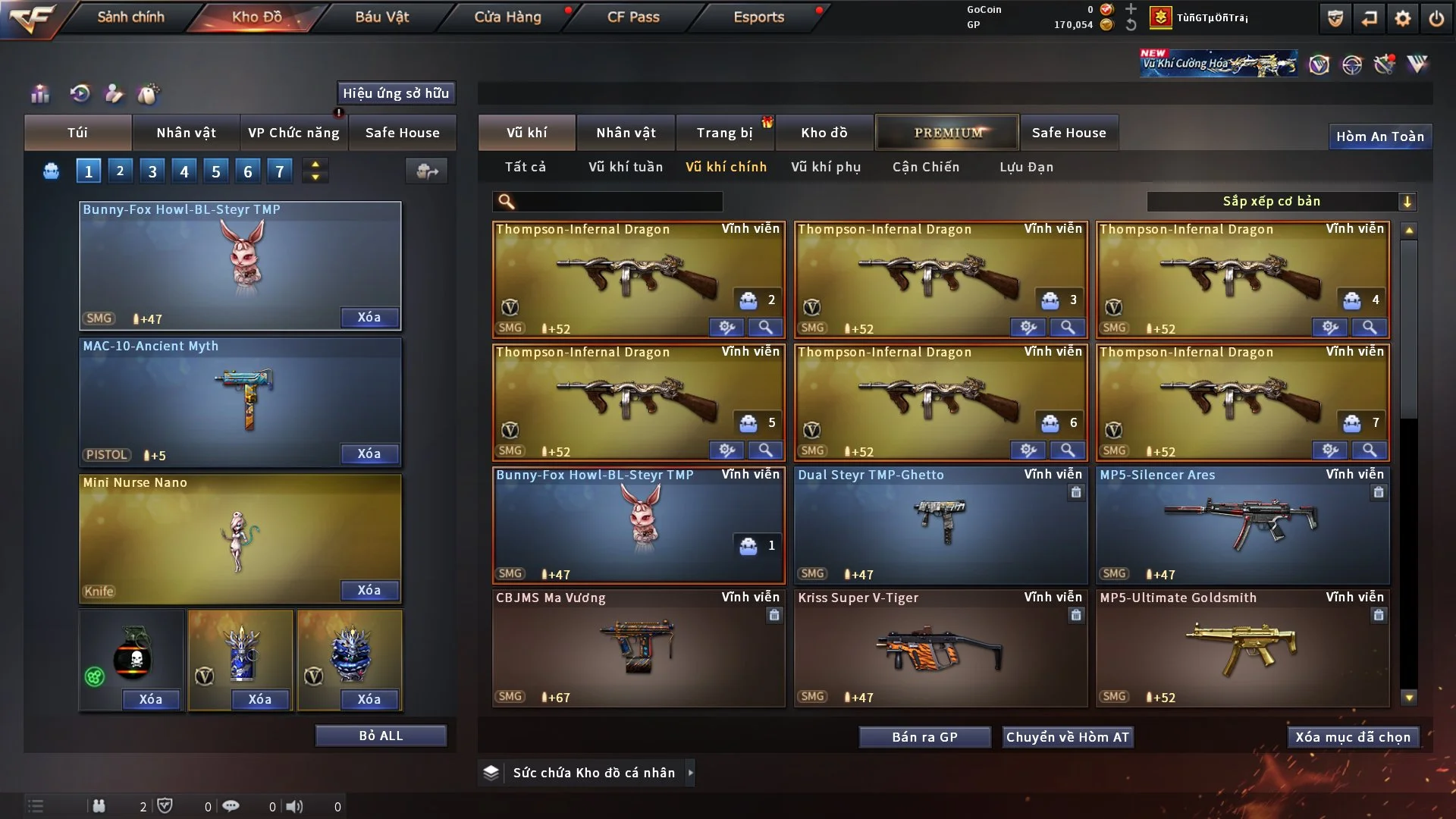Image resolution: width=1456 pixels, height=819 pixels.
Task: Remove the MAC-10-Ancient Myth from bag
Action: coord(369,453)
